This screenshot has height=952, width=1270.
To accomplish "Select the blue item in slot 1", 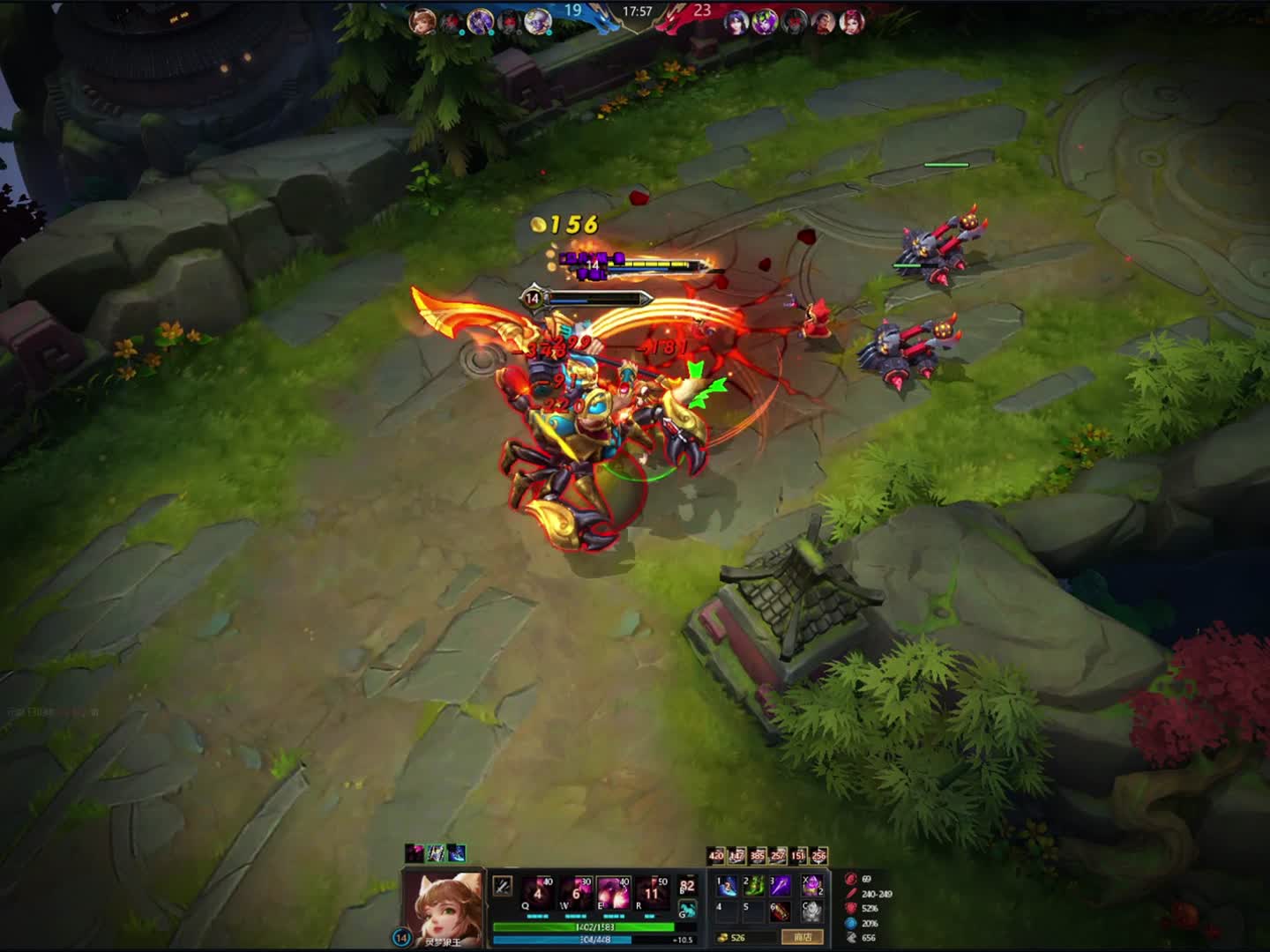I will click(728, 885).
